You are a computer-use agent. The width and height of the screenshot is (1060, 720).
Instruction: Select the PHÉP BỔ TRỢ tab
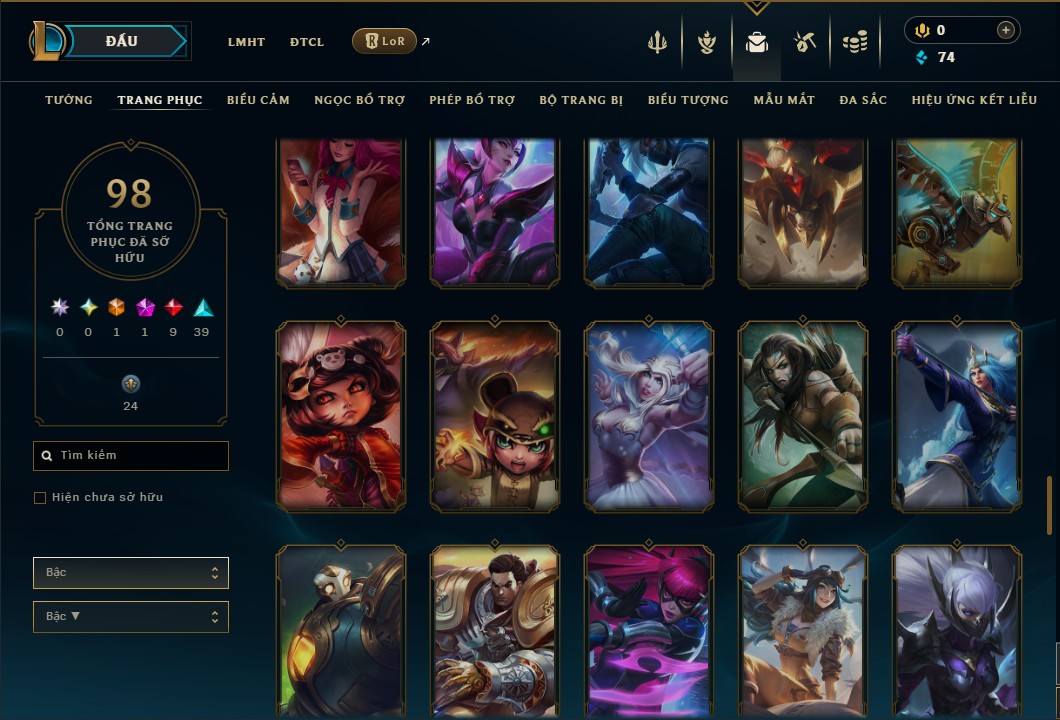pos(472,100)
